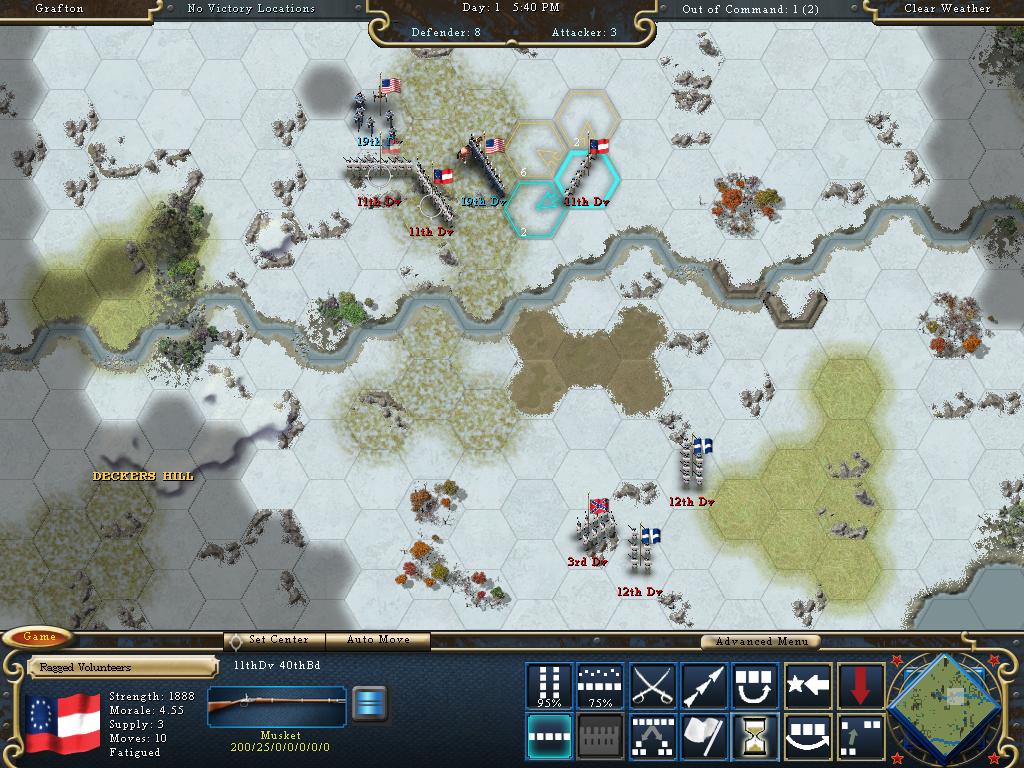Viewport: 1024px width, 768px height.
Task: Click the white flag icon
Action: point(704,736)
